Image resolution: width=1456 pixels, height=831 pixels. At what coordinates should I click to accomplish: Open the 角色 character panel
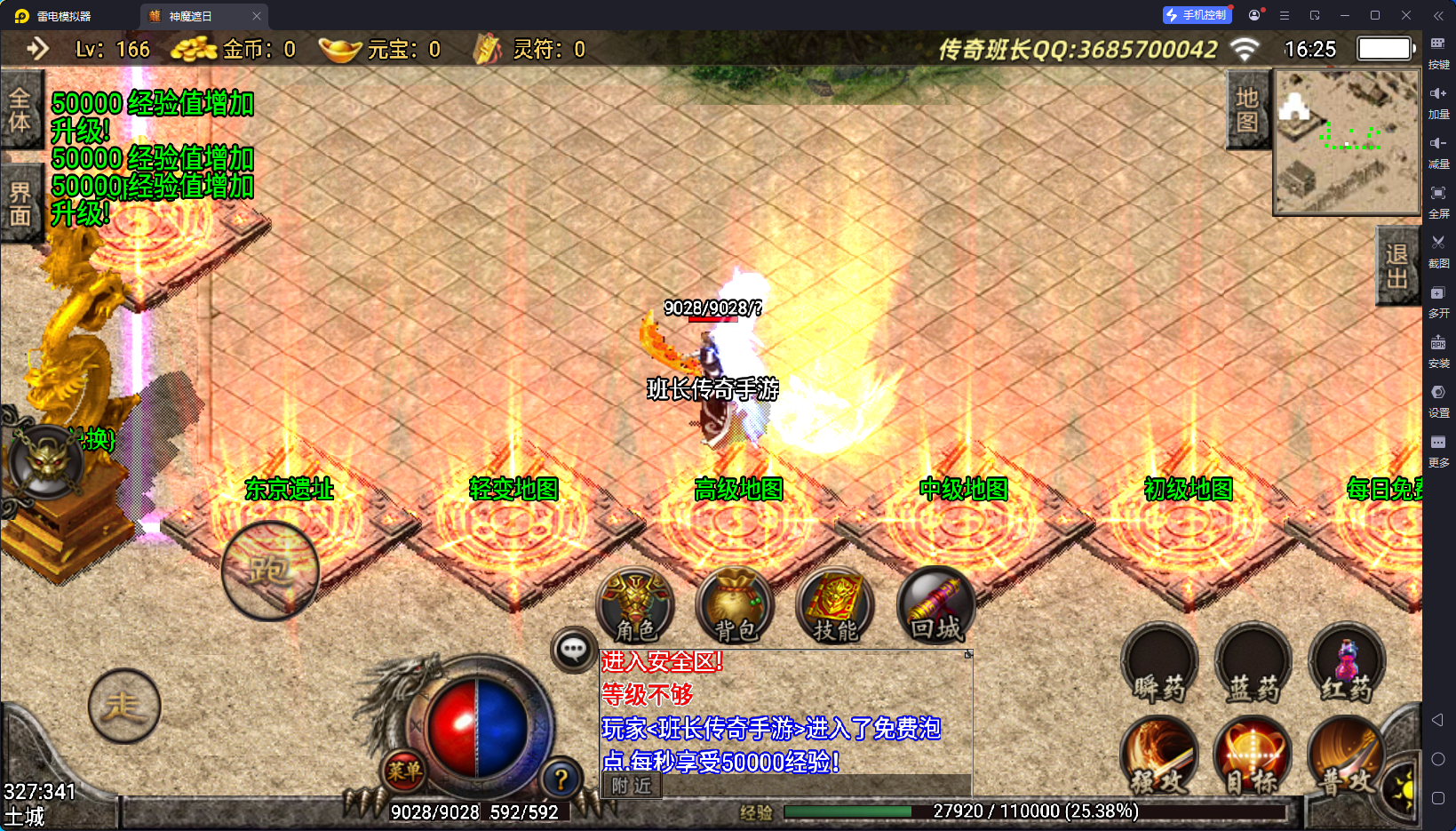tap(635, 606)
